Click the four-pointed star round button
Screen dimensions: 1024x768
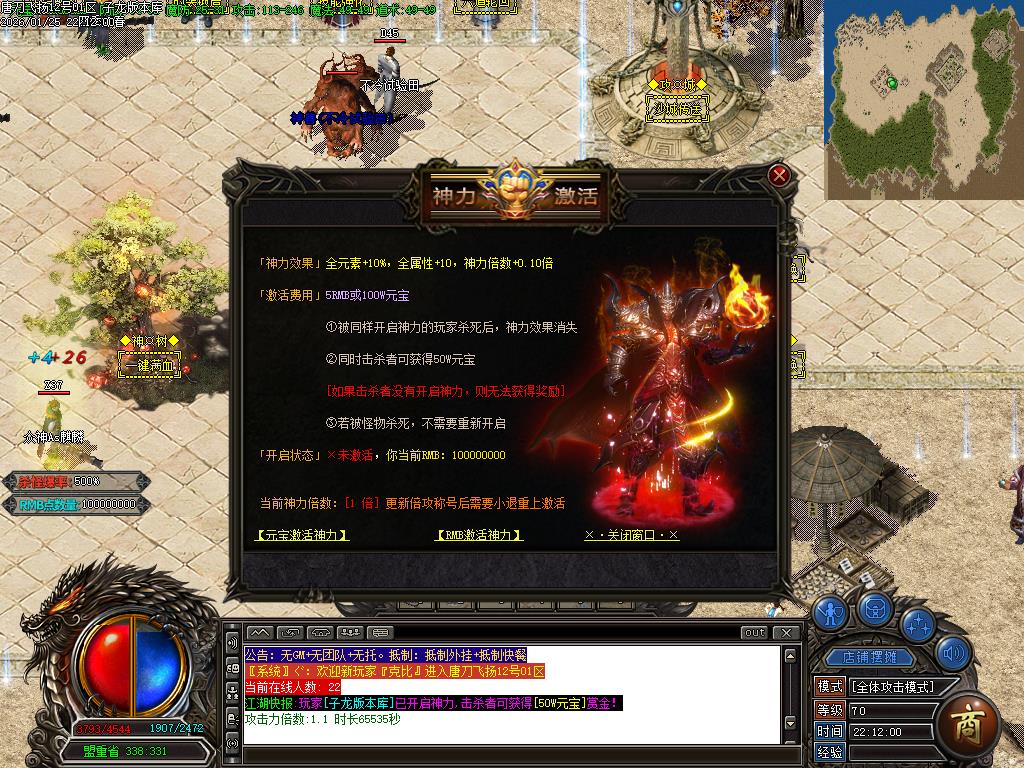[x=917, y=624]
